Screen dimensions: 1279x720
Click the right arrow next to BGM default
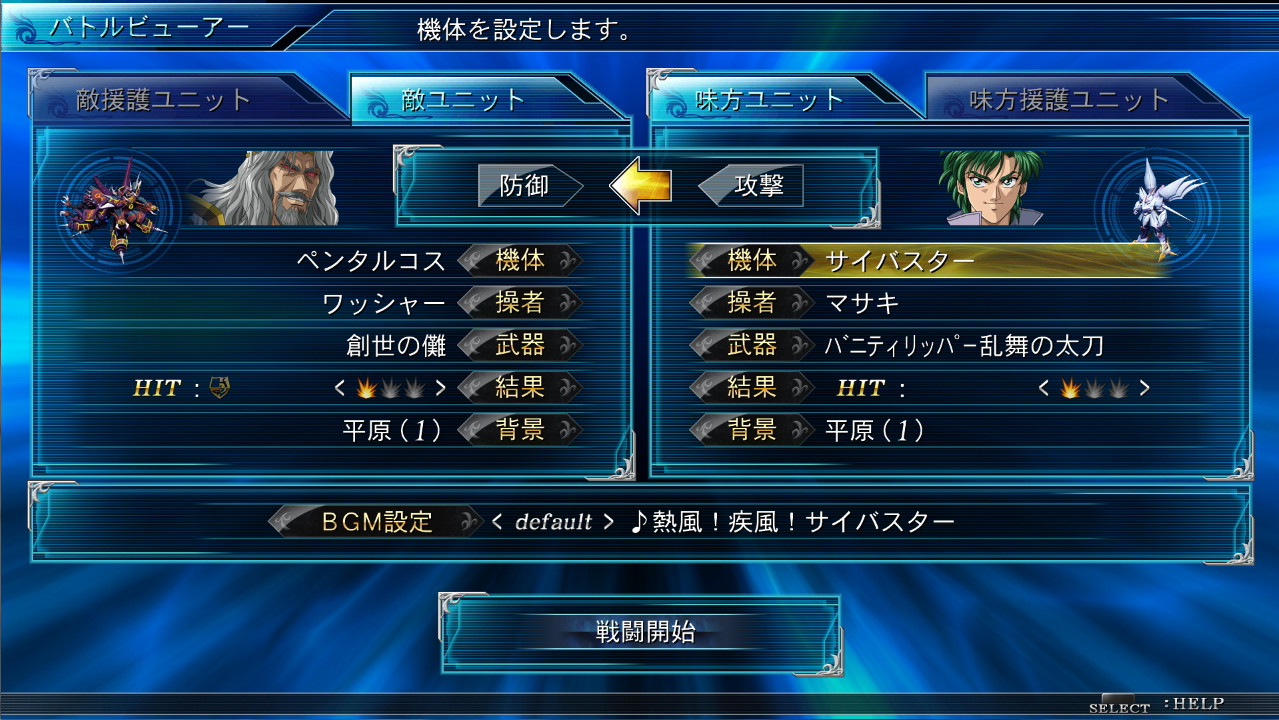608,522
